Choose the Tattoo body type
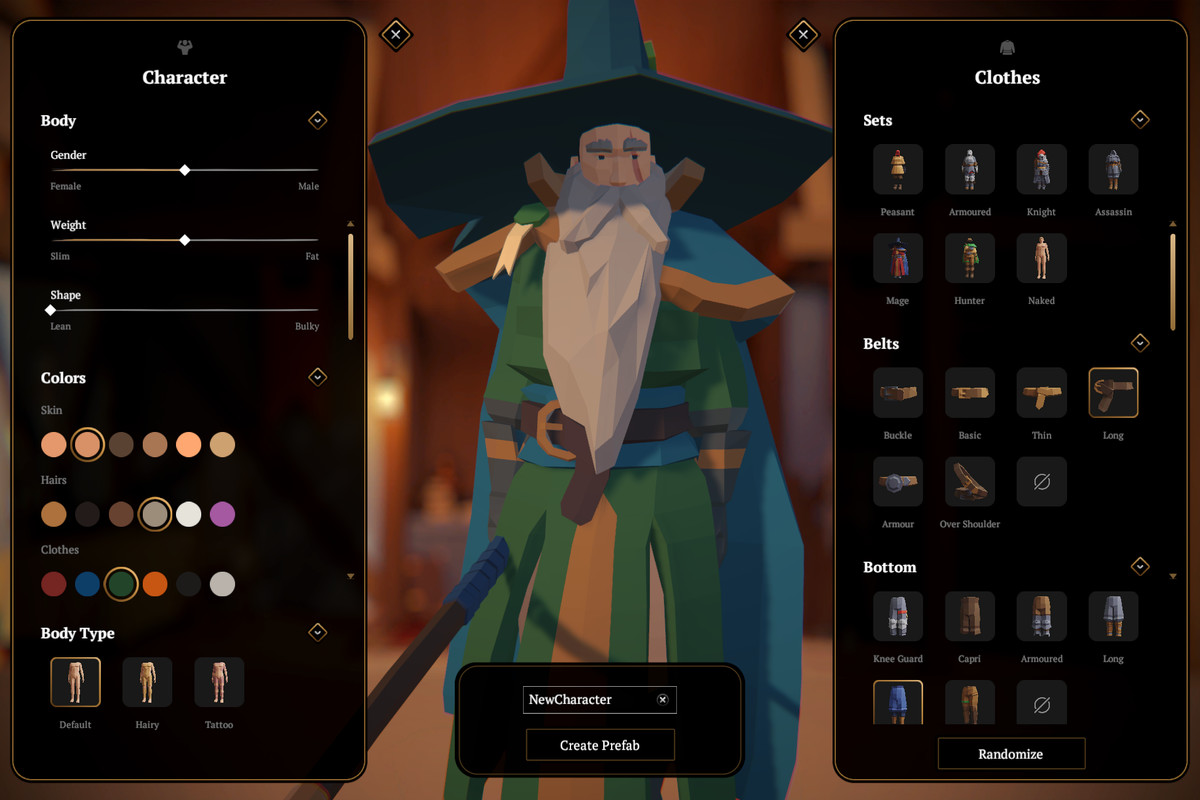Image resolution: width=1200 pixels, height=800 pixels. 219,682
